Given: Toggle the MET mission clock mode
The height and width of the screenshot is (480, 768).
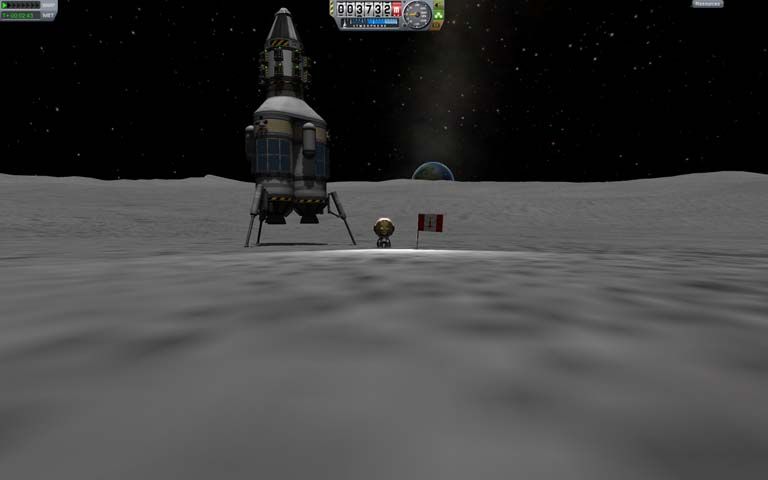Looking at the screenshot, I should point(47,15).
